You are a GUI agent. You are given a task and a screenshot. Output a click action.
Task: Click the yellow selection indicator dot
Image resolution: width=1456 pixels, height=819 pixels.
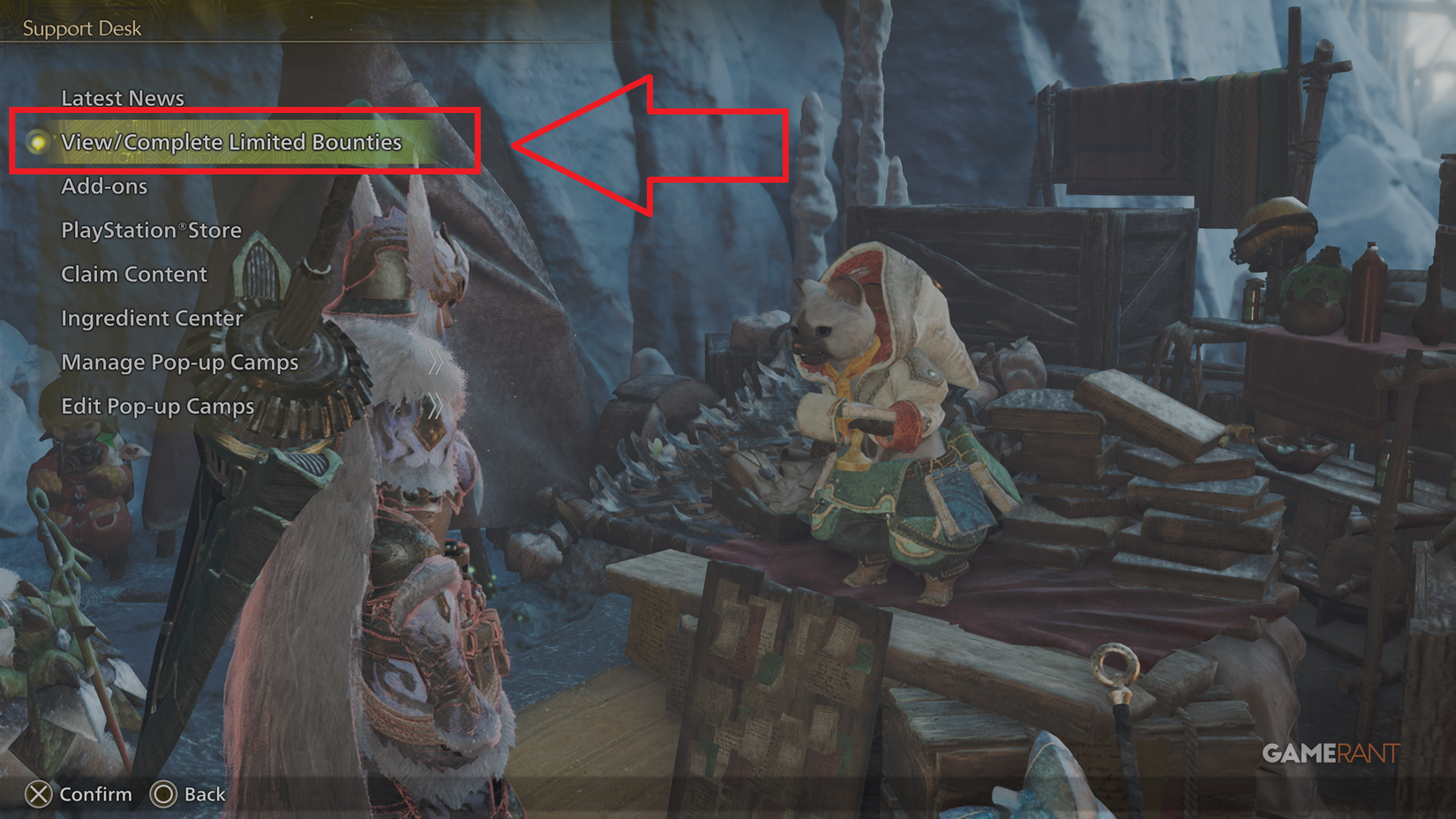(x=37, y=142)
